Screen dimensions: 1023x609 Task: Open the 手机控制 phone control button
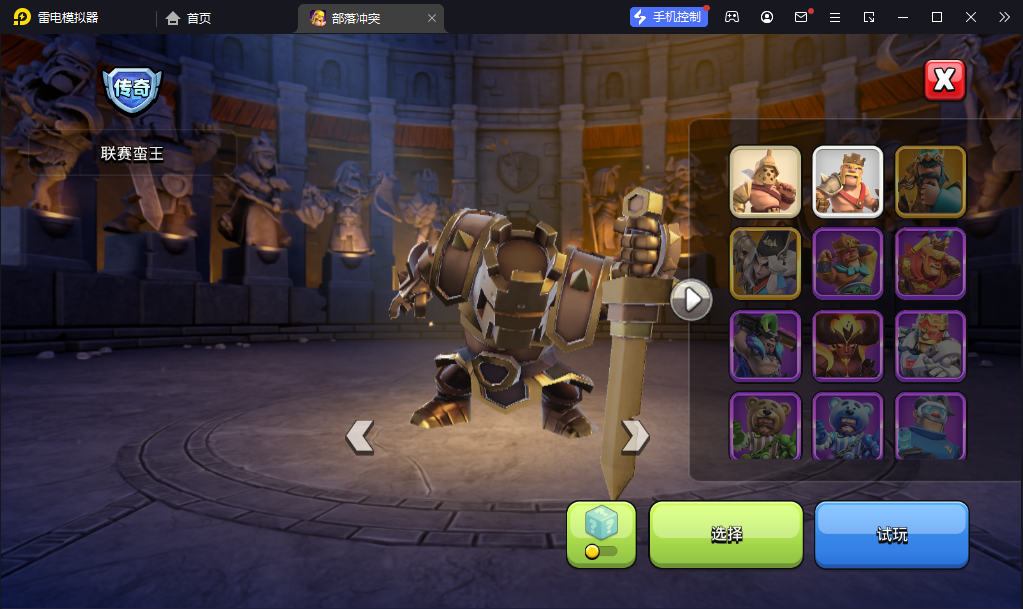point(669,17)
